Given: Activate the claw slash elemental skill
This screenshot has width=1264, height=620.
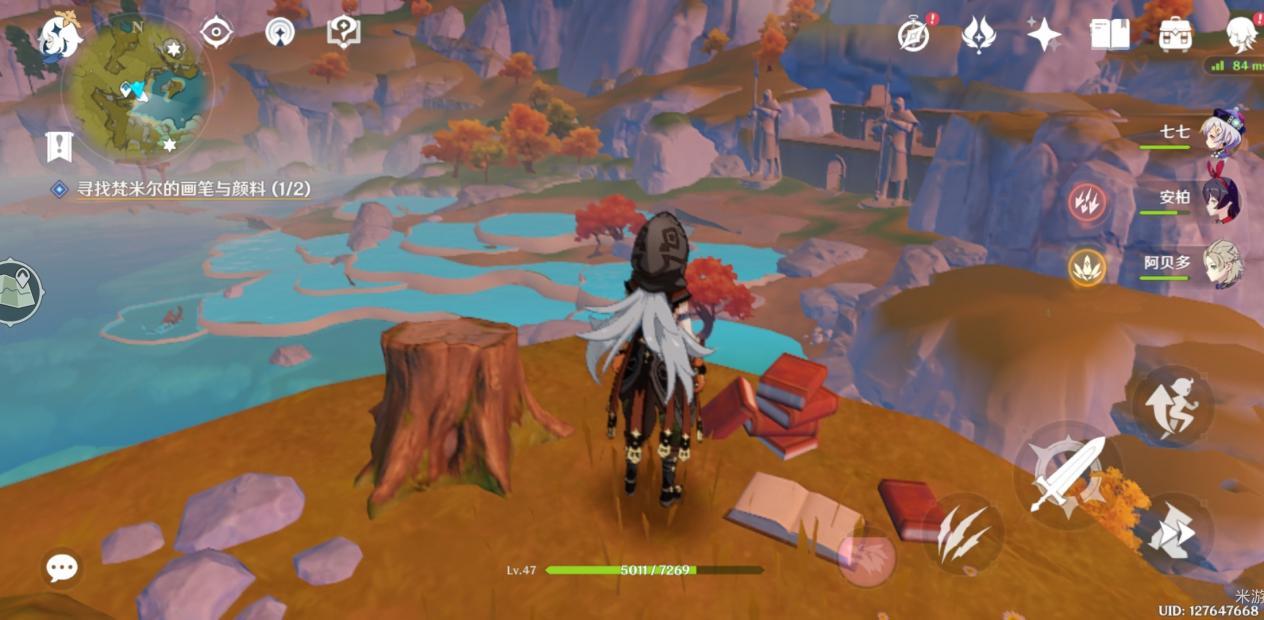Looking at the screenshot, I should coord(963,534).
